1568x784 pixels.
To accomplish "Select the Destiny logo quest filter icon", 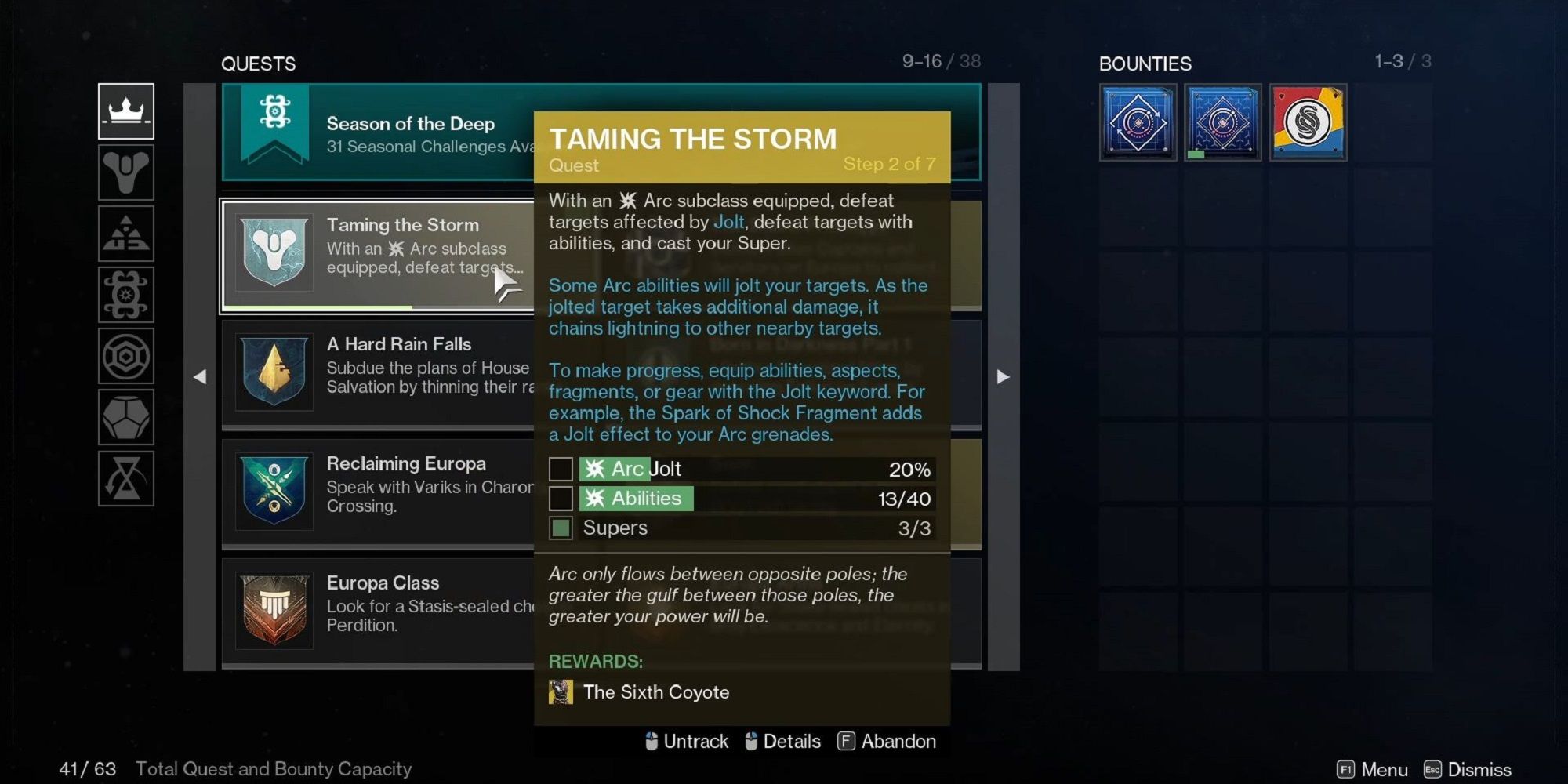I will click(125, 172).
